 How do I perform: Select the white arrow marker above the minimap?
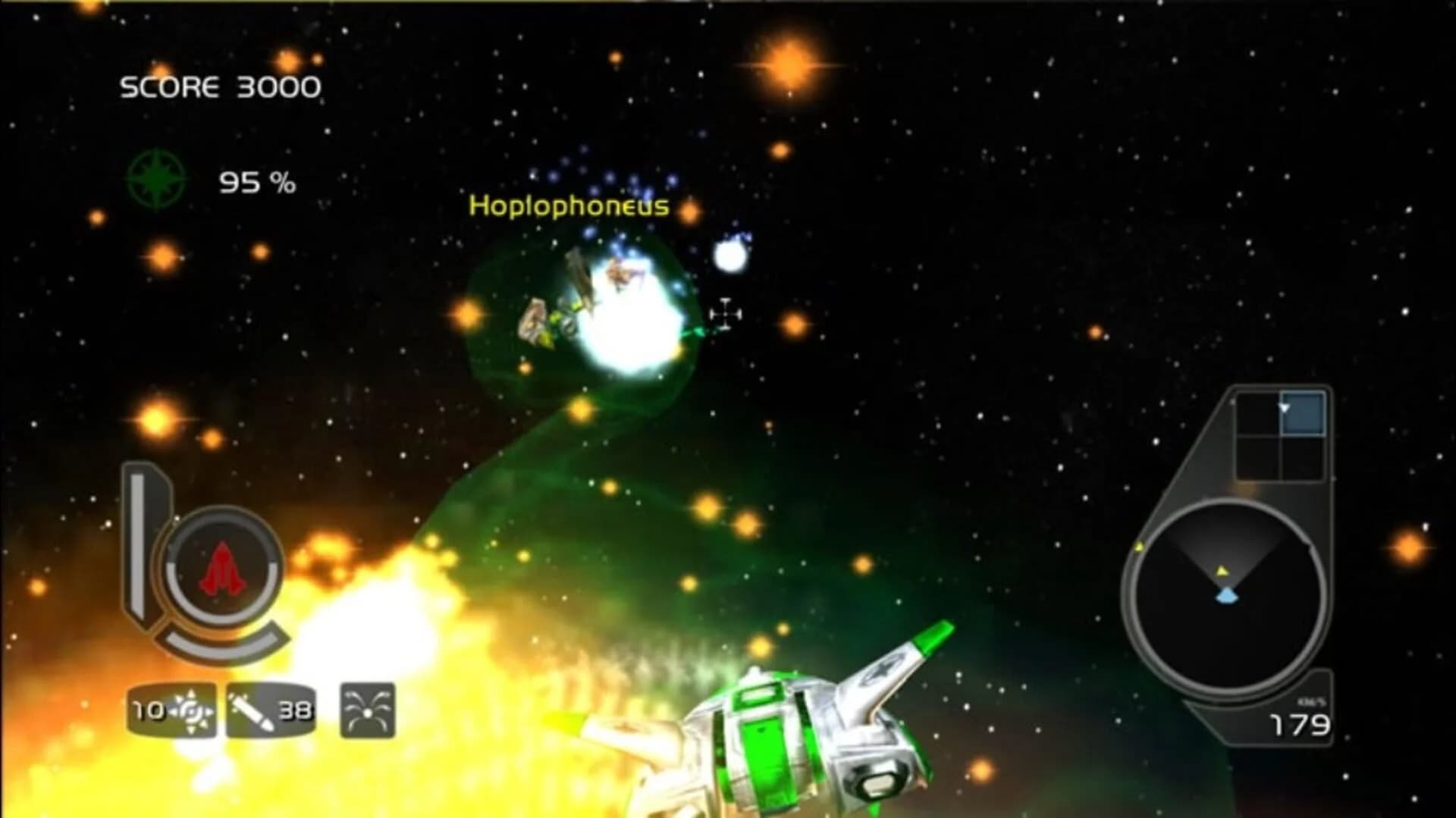pyautogui.click(x=1284, y=409)
